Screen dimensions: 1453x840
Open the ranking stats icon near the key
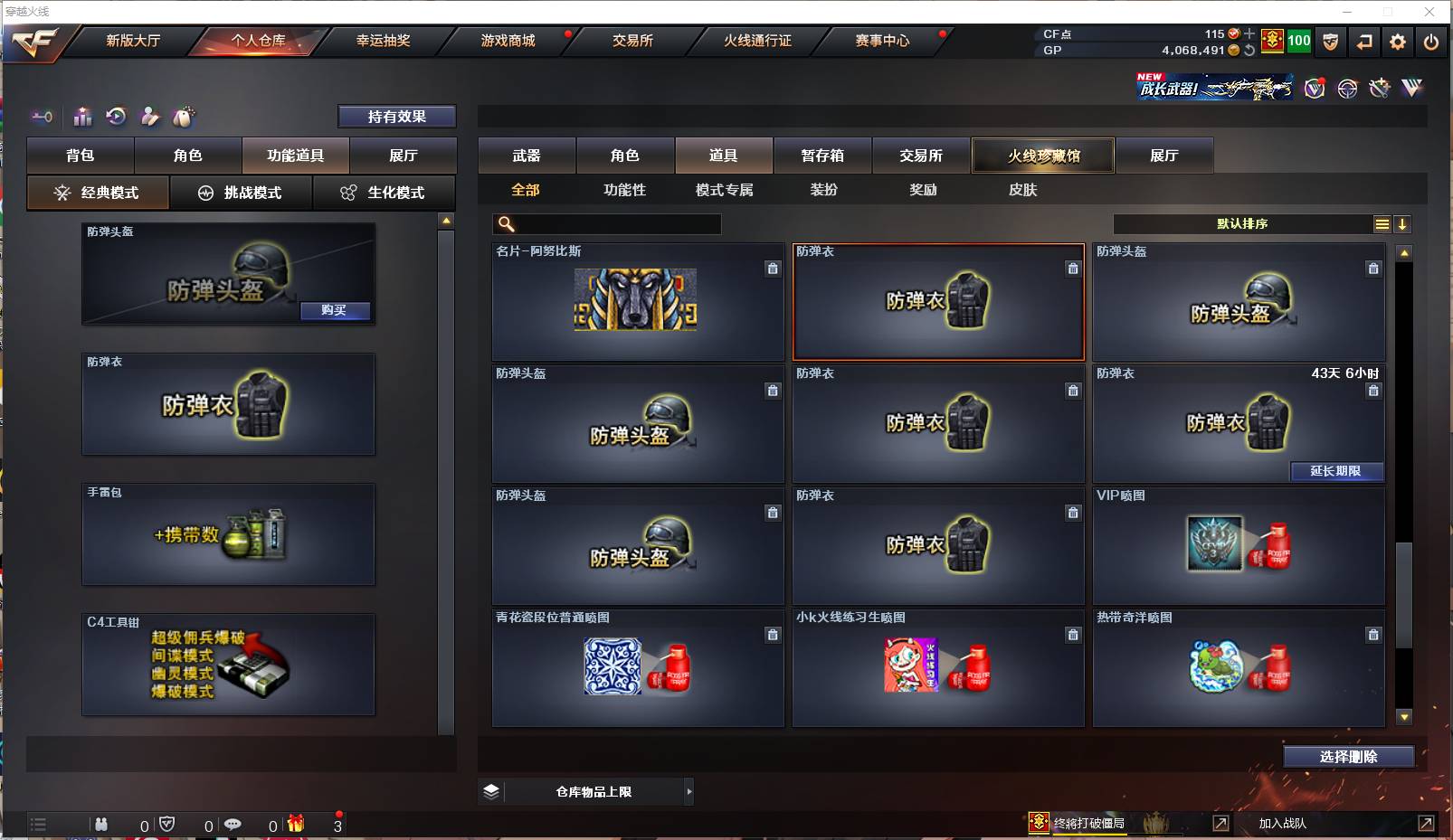click(x=82, y=116)
